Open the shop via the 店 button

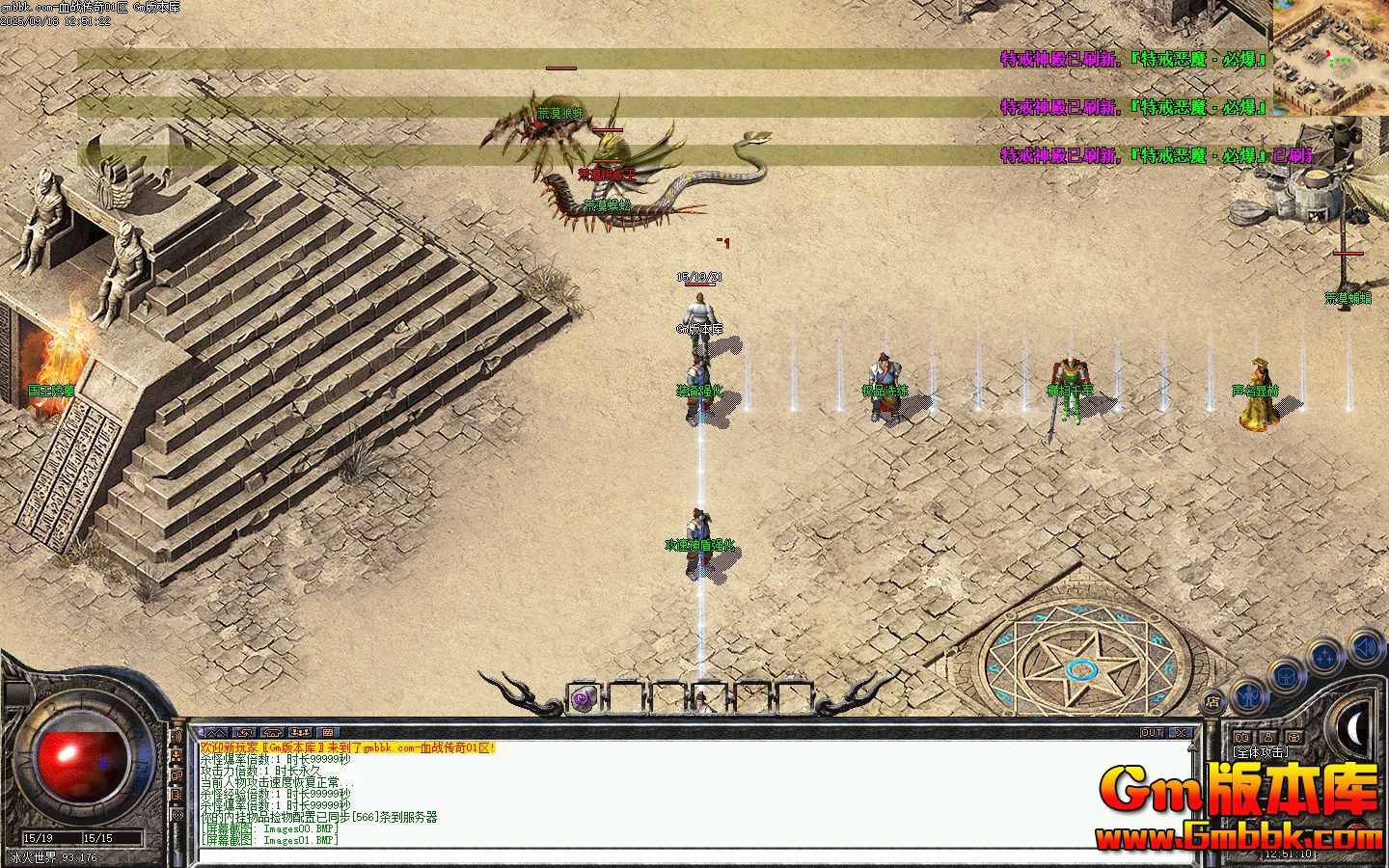1212,701
